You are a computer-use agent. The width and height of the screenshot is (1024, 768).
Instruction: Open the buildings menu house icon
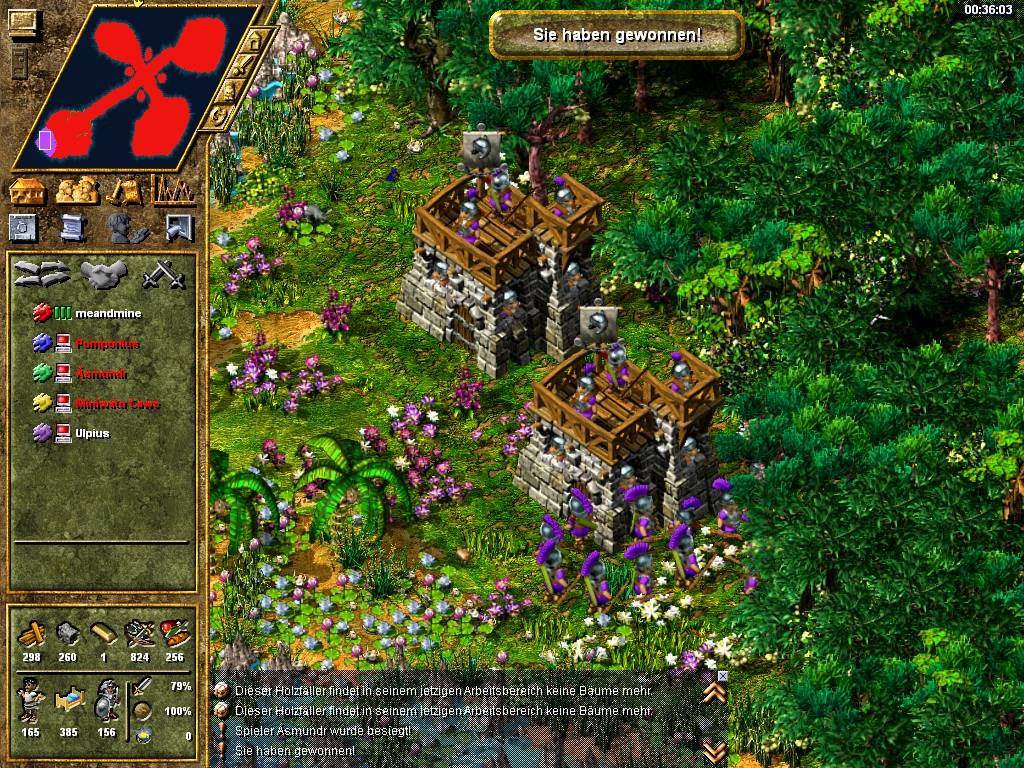point(29,190)
